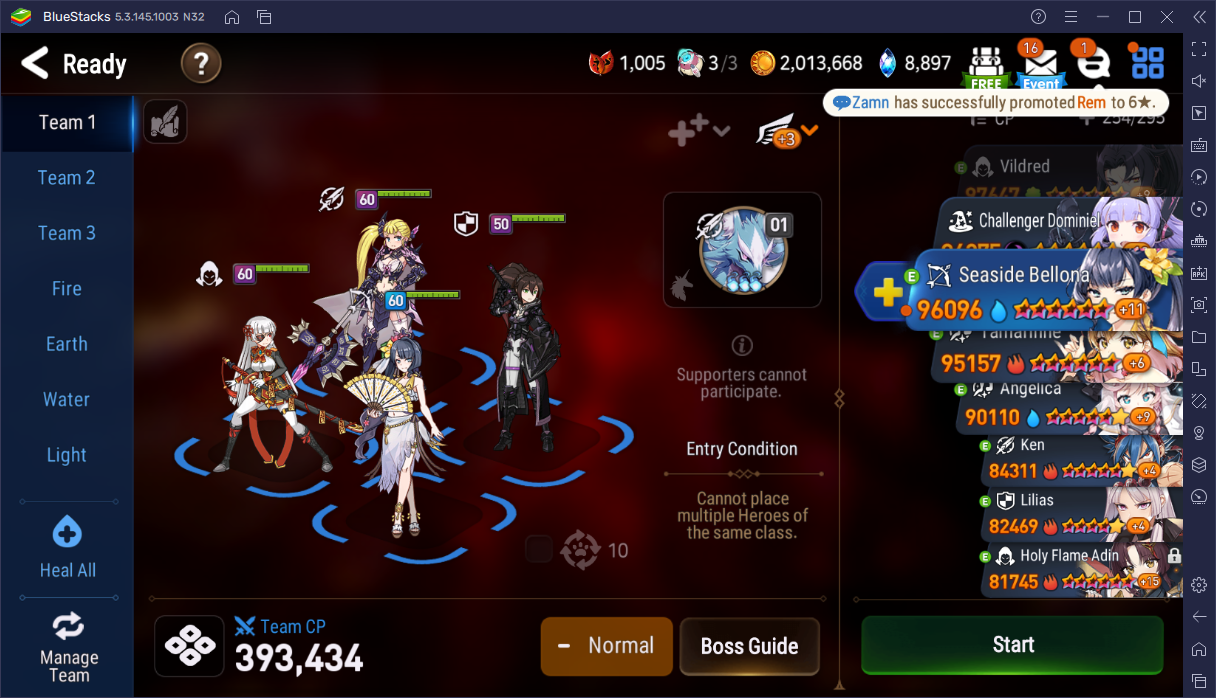Open the team formation icon
The image size is (1216, 698).
(x=189, y=646)
